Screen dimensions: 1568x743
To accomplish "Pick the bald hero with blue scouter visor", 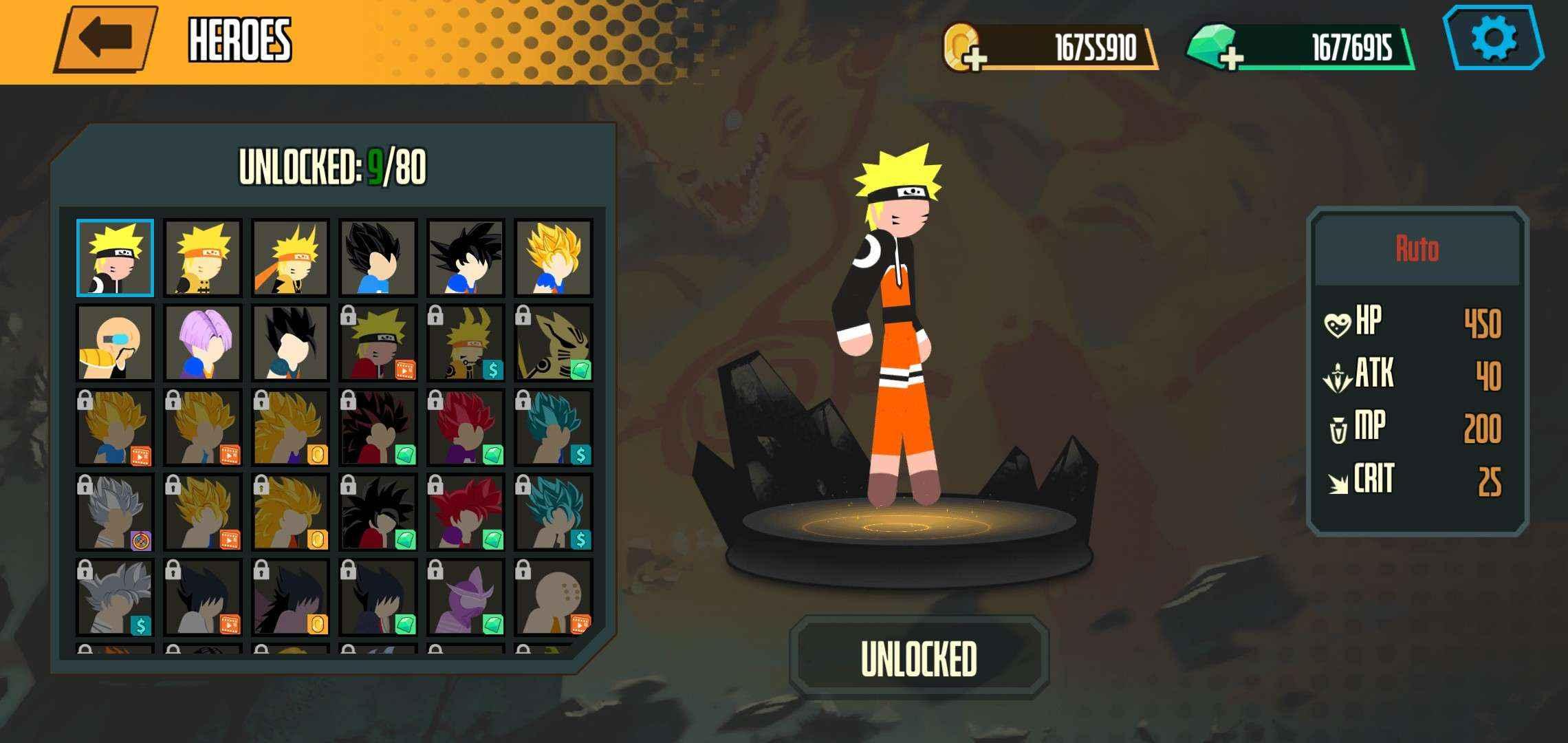I will (115, 343).
